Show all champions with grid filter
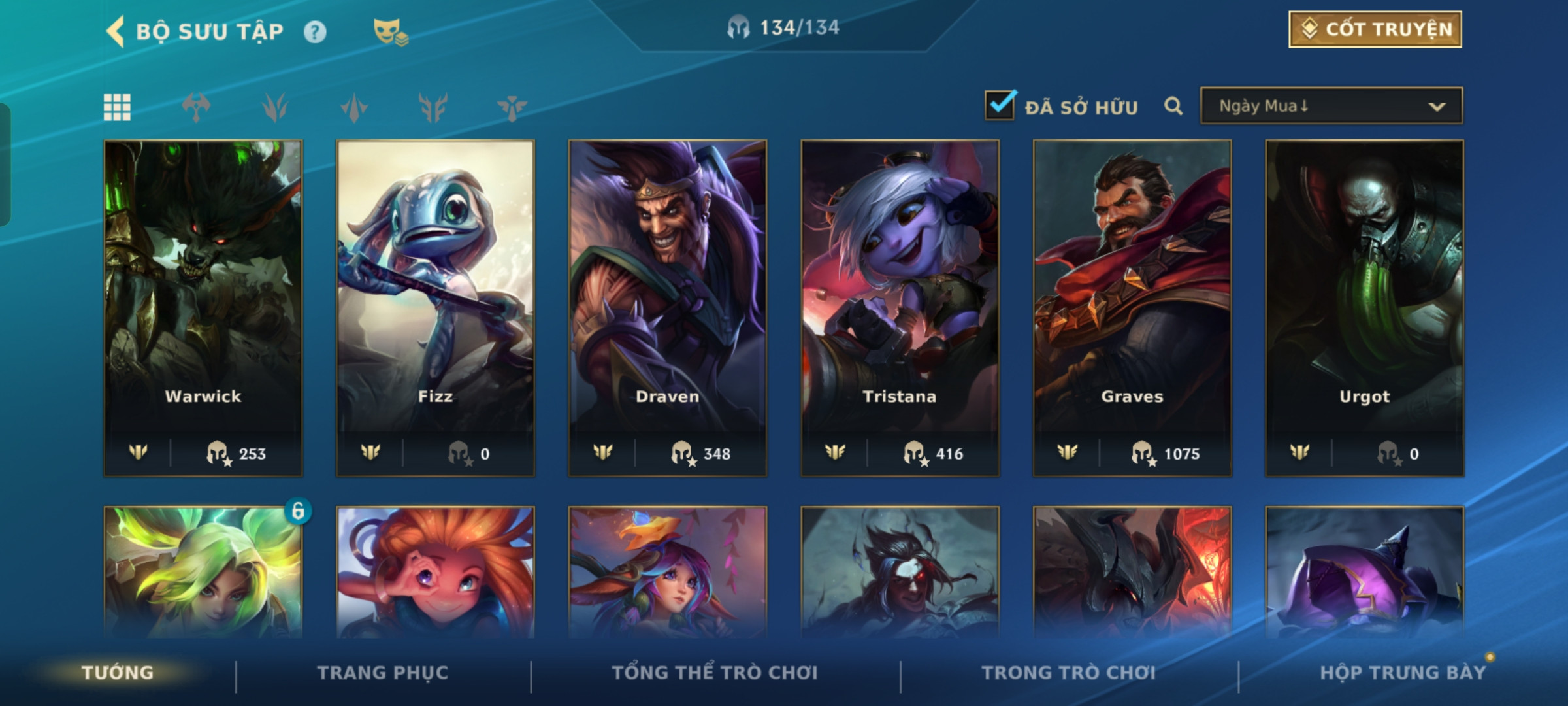Screen dimensions: 1568x706 [x=117, y=107]
